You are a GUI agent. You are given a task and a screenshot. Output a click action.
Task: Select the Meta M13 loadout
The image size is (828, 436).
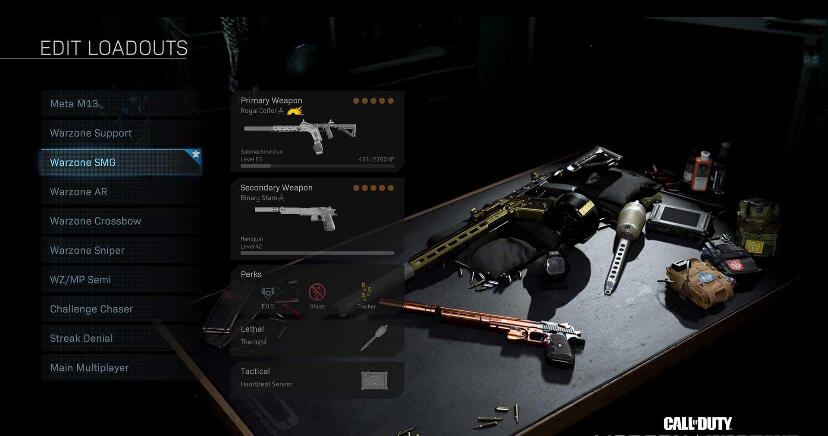120,104
